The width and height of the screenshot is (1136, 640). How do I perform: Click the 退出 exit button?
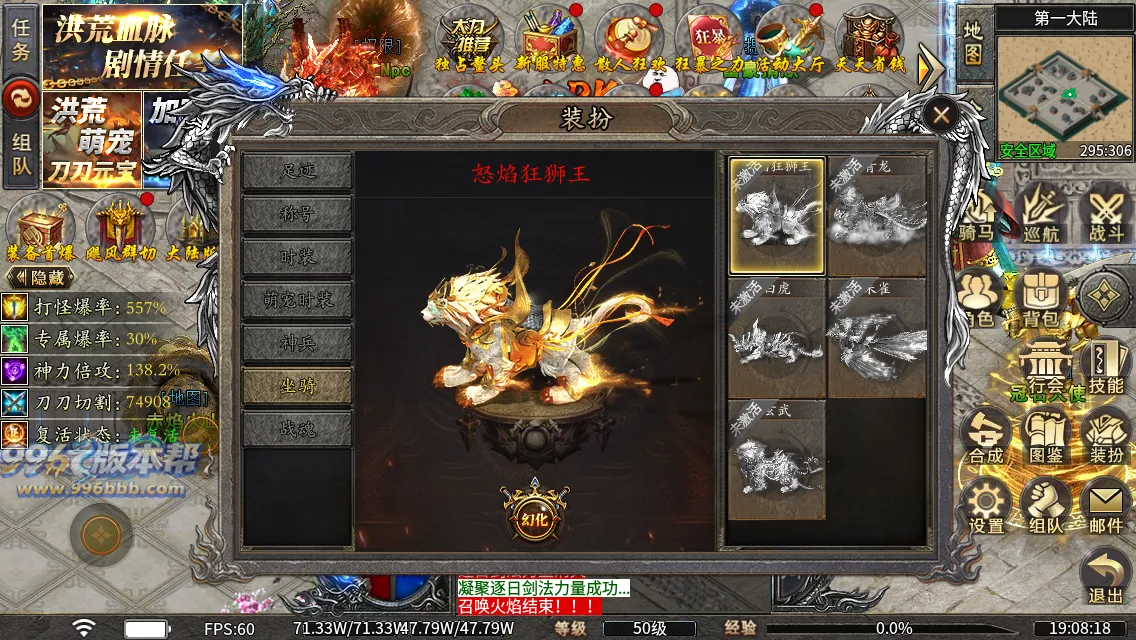[1106, 578]
